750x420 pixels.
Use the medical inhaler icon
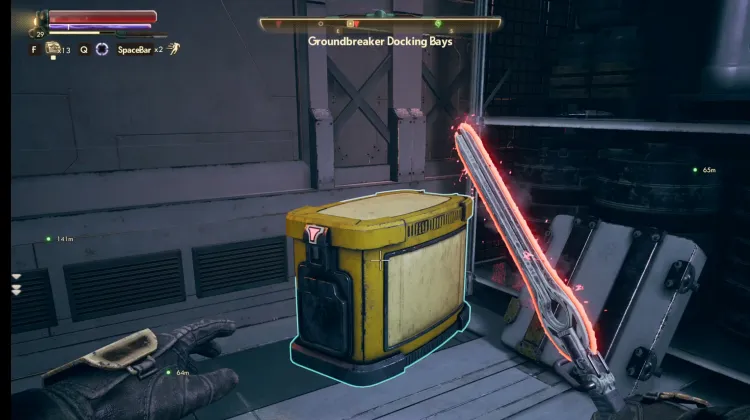pos(53,48)
